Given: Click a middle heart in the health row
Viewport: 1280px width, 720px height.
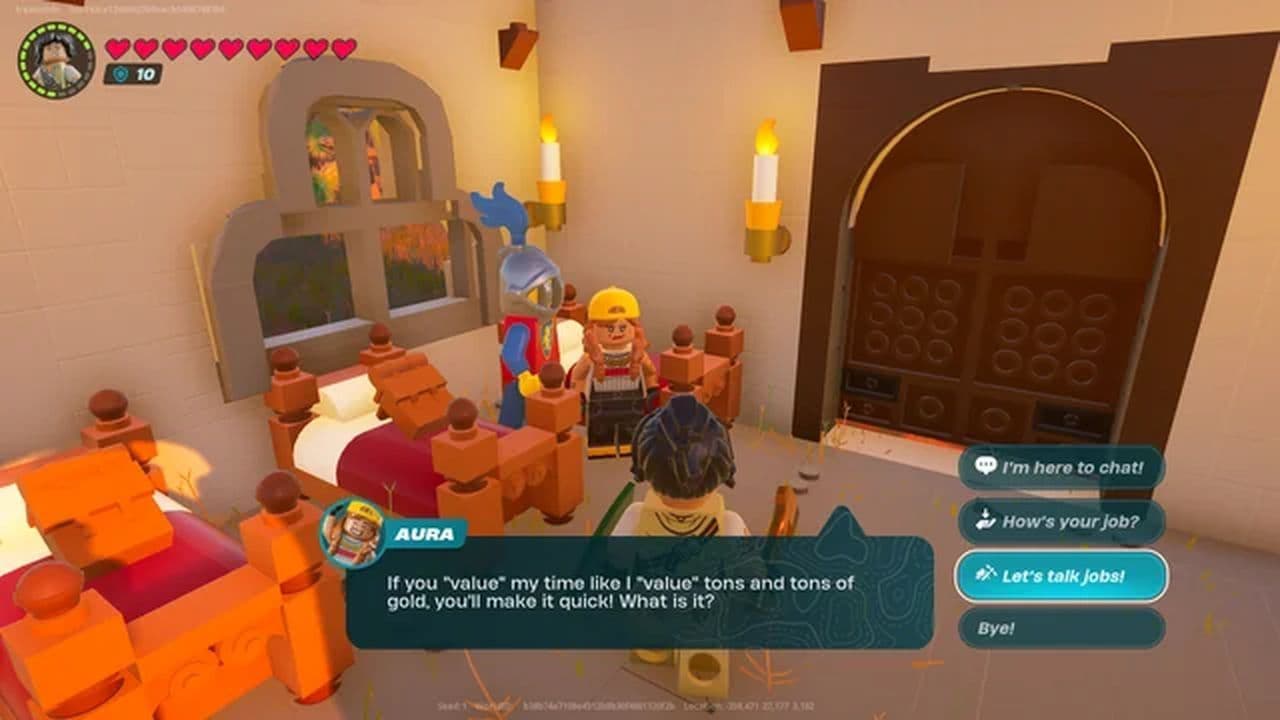Looking at the screenshot, I should [x=230, y=45].
